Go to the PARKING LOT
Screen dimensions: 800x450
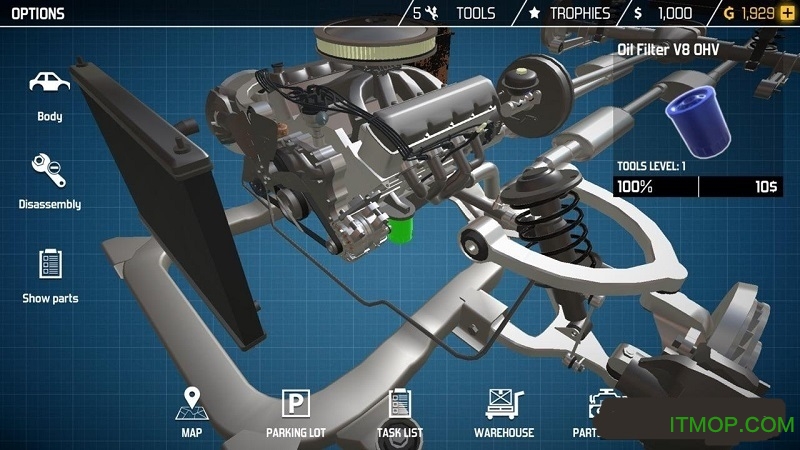tap(296, 411)
